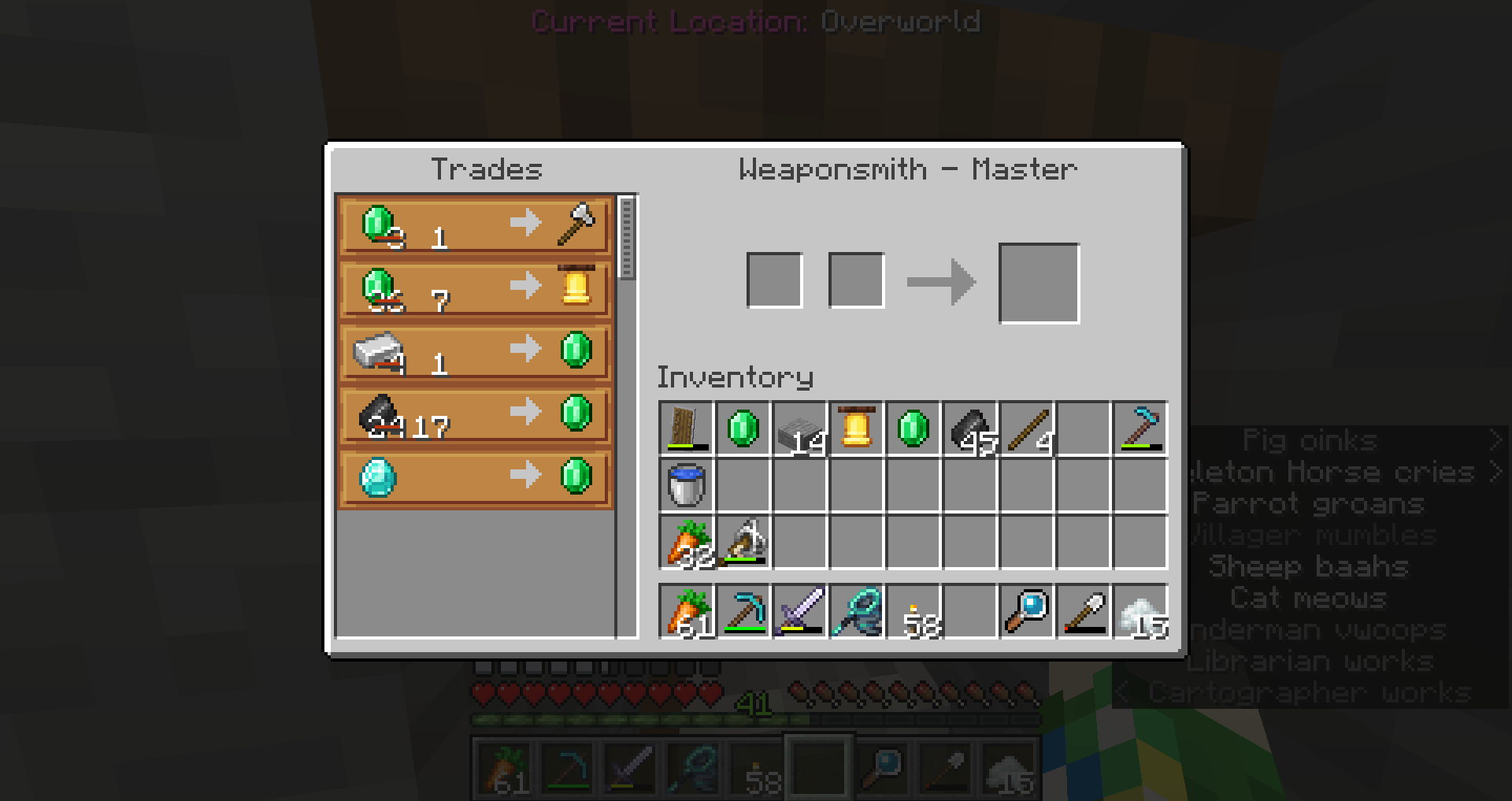Select the coal stack of 45

pyautogui.click(x=970, y=429)
